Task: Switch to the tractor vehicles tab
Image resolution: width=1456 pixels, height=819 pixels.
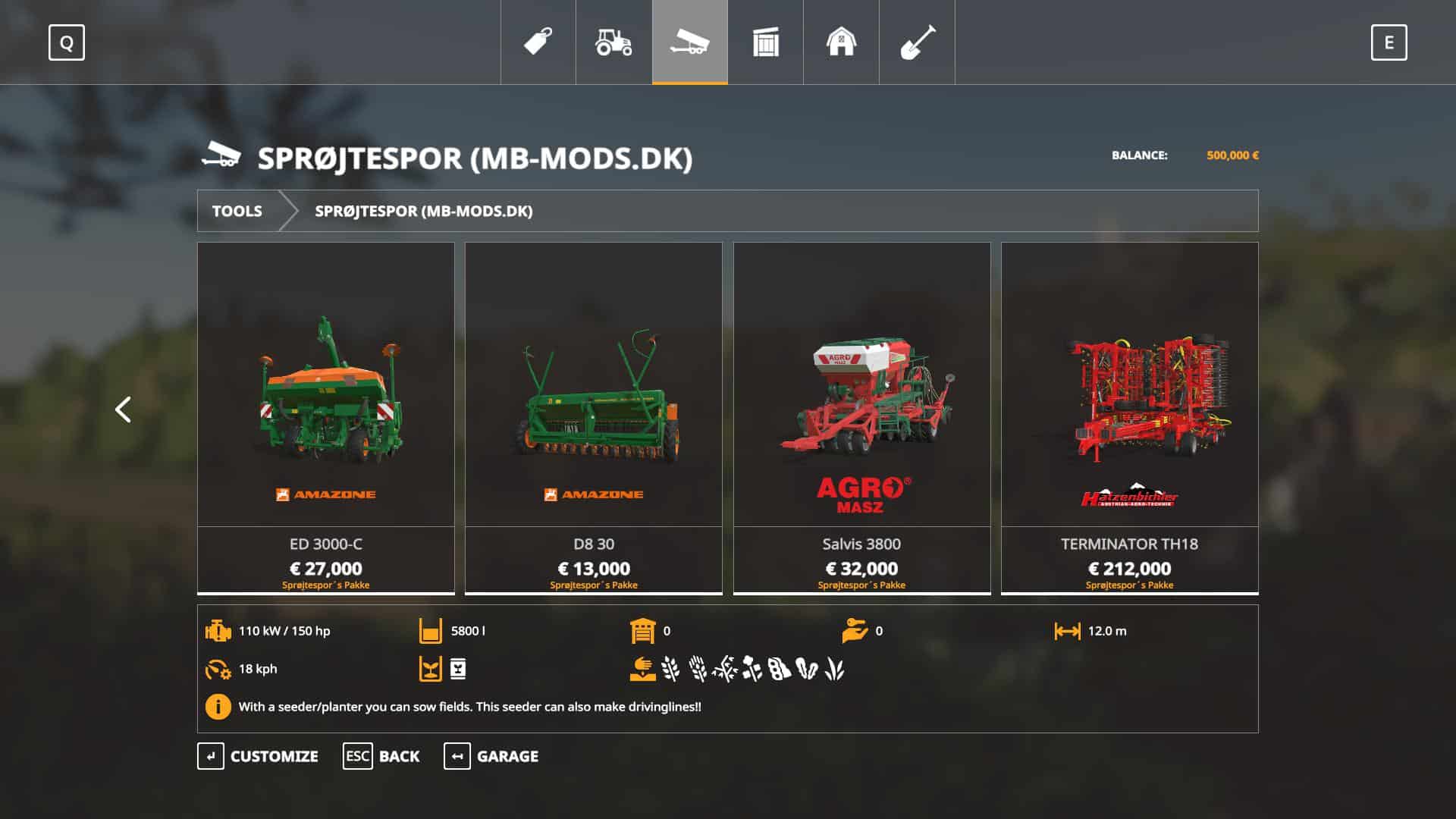Action: click(613, 42)
